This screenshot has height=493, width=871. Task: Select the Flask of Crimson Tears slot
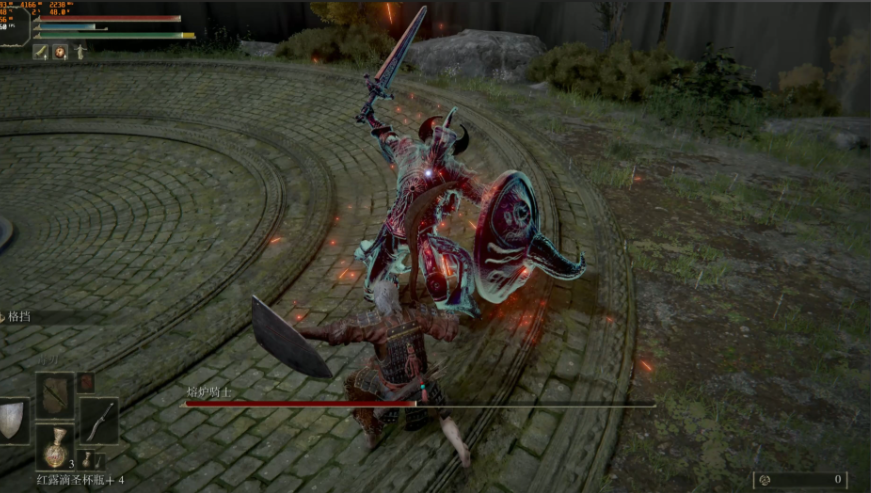(x=55, y=447)
